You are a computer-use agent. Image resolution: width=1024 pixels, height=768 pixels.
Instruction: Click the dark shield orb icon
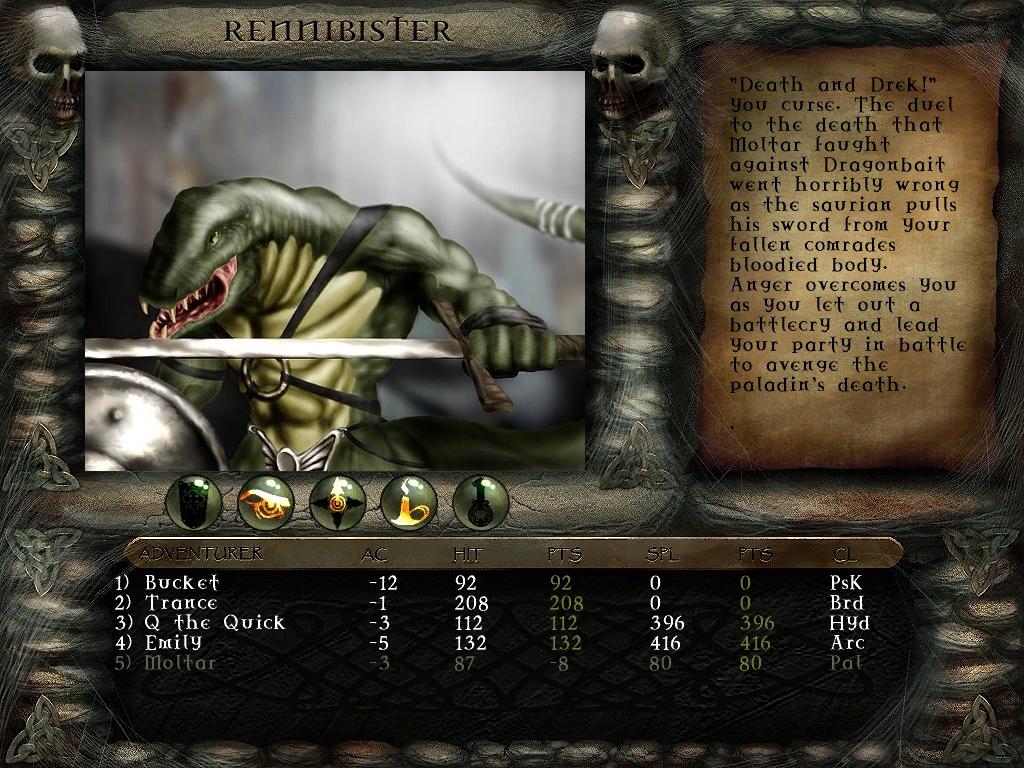click(194, 502)
